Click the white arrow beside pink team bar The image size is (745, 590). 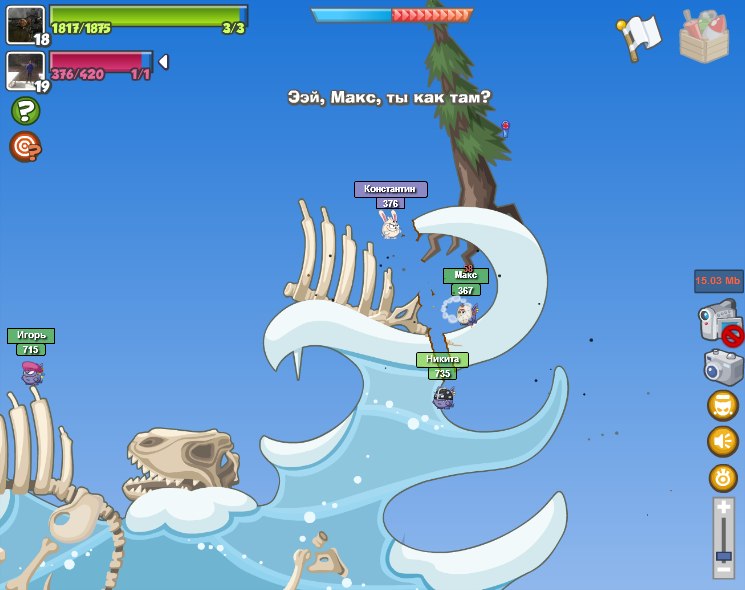click(163, 62)
